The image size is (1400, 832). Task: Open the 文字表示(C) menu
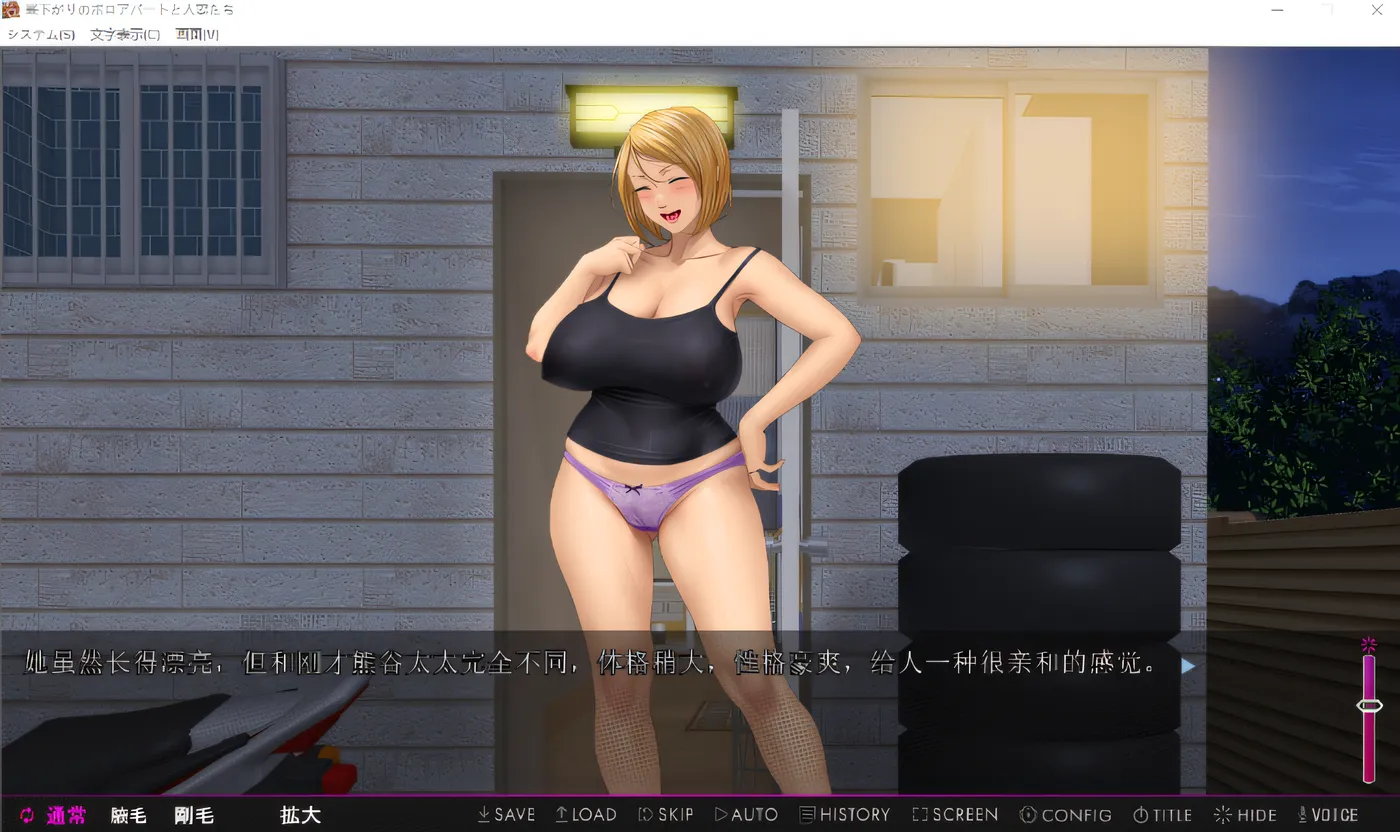pyautogui.click(x=125, y=34)
